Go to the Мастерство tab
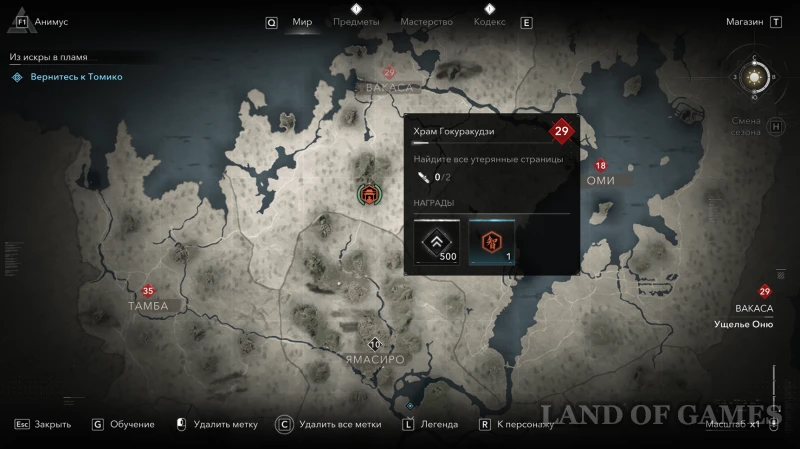 [426, 22]
